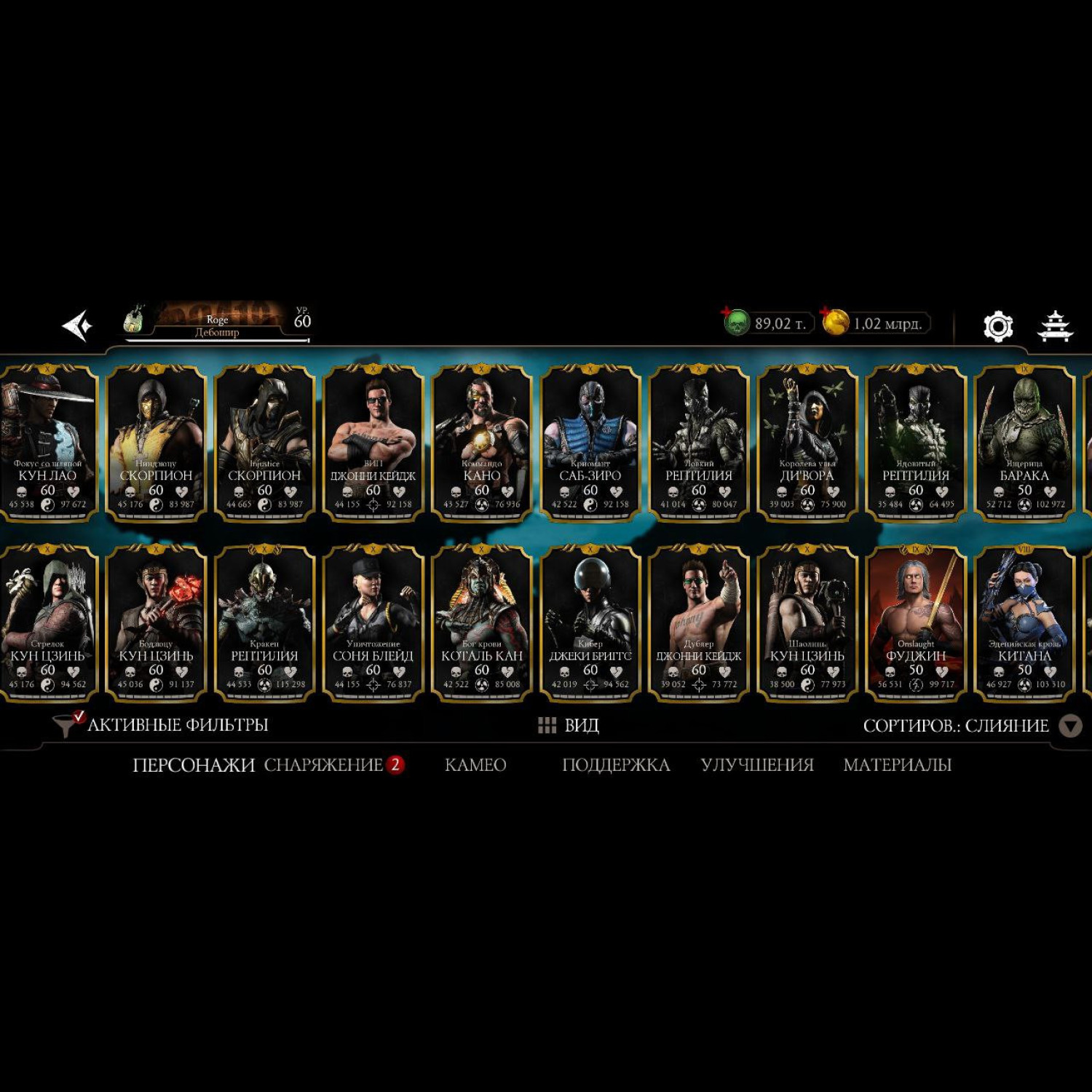Select the Baraka (БАРАКА) card
The image size is (1092, 1092).
point(1024,443)
